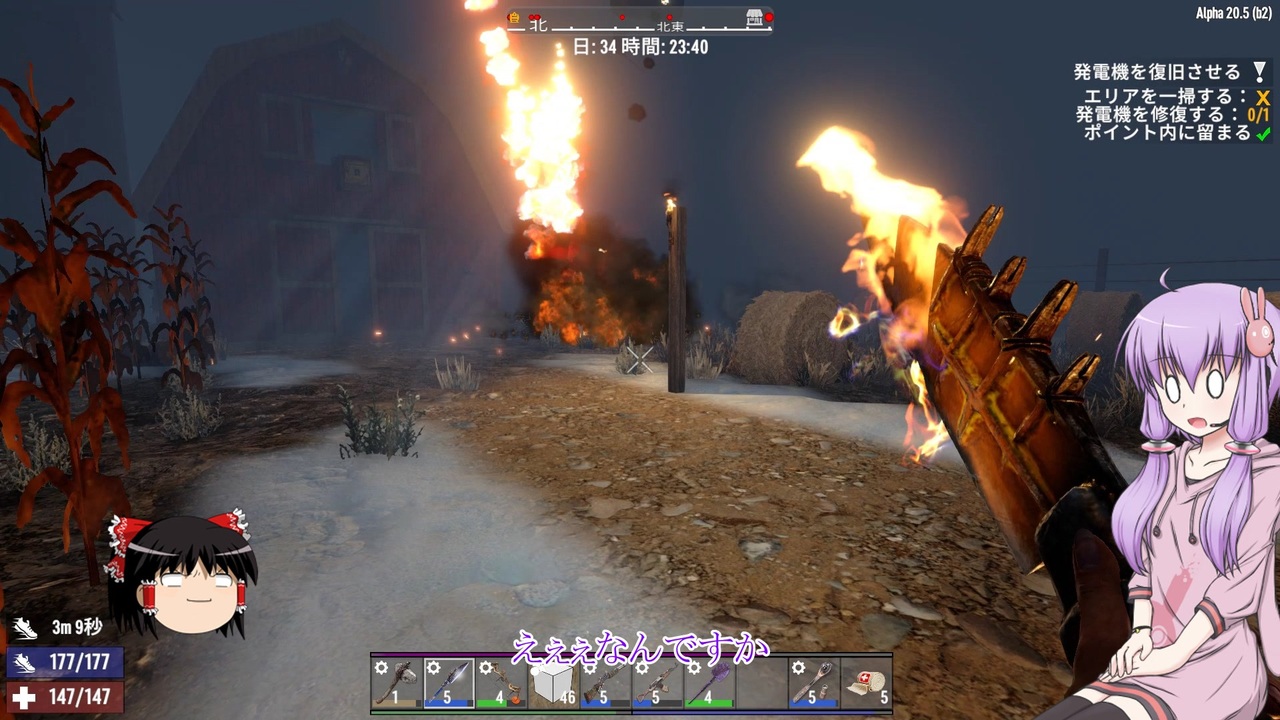Click the orange quest marker on compass

point(514,18)
